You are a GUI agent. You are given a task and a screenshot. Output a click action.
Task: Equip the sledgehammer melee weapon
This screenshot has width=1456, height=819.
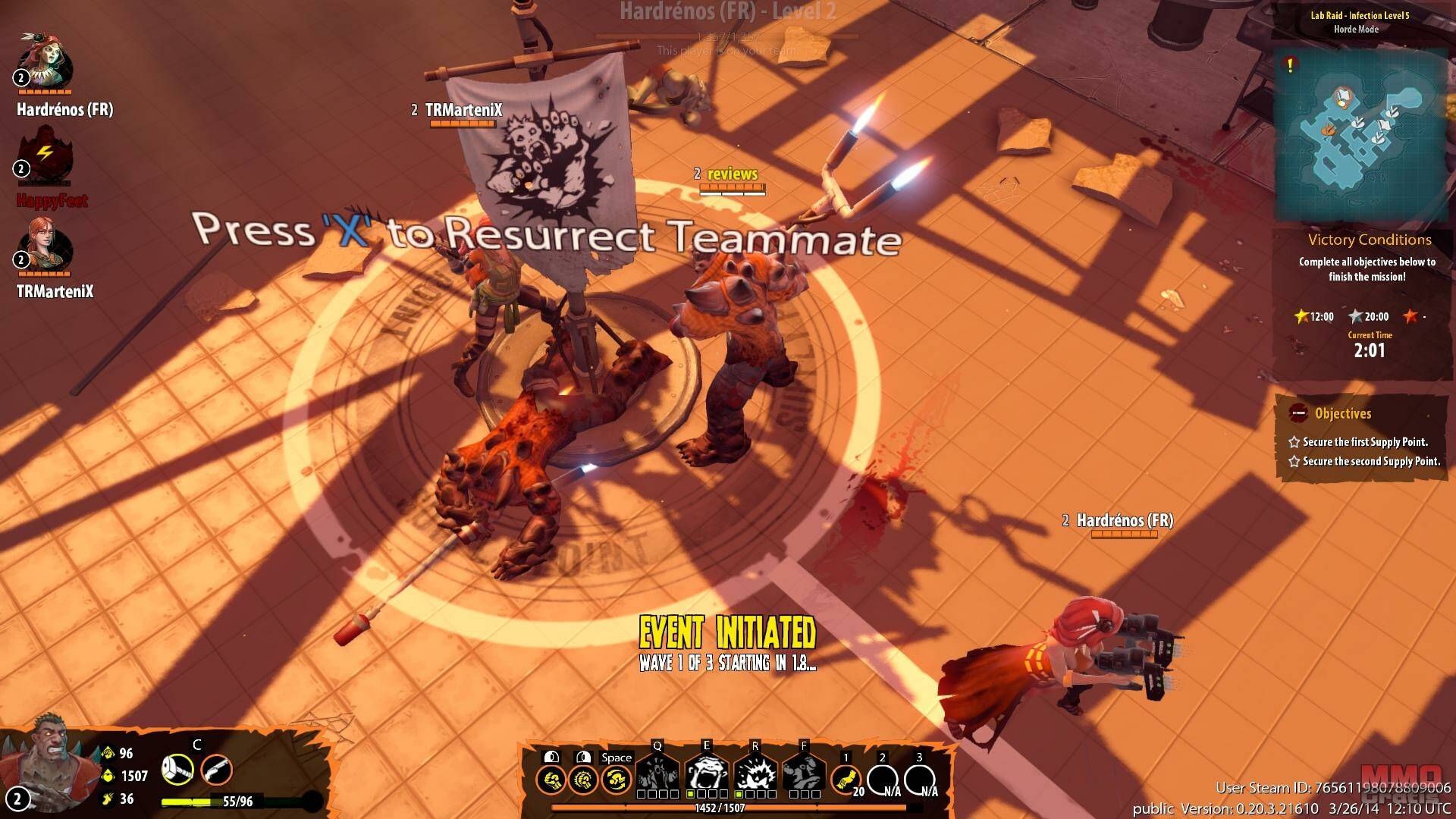pos(177,770)
